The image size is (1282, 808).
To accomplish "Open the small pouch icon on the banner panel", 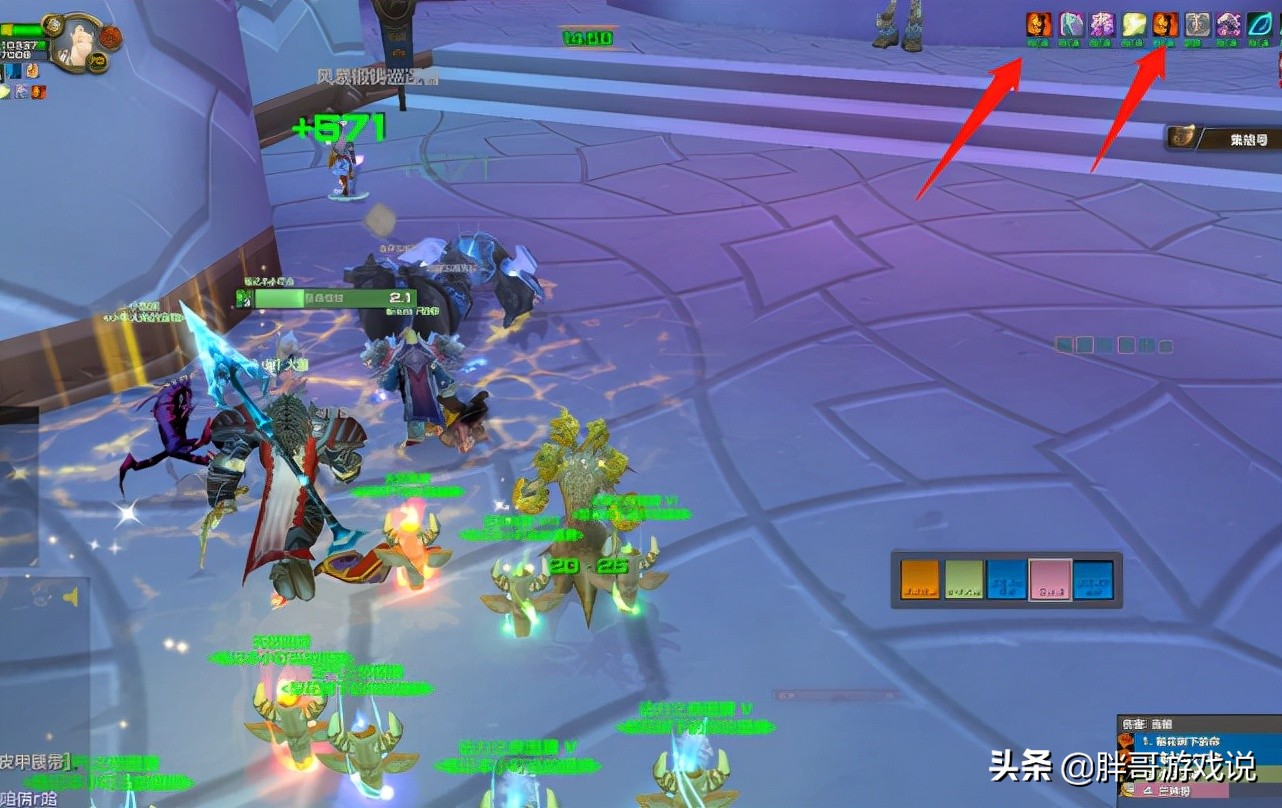I will [1182, 137].
